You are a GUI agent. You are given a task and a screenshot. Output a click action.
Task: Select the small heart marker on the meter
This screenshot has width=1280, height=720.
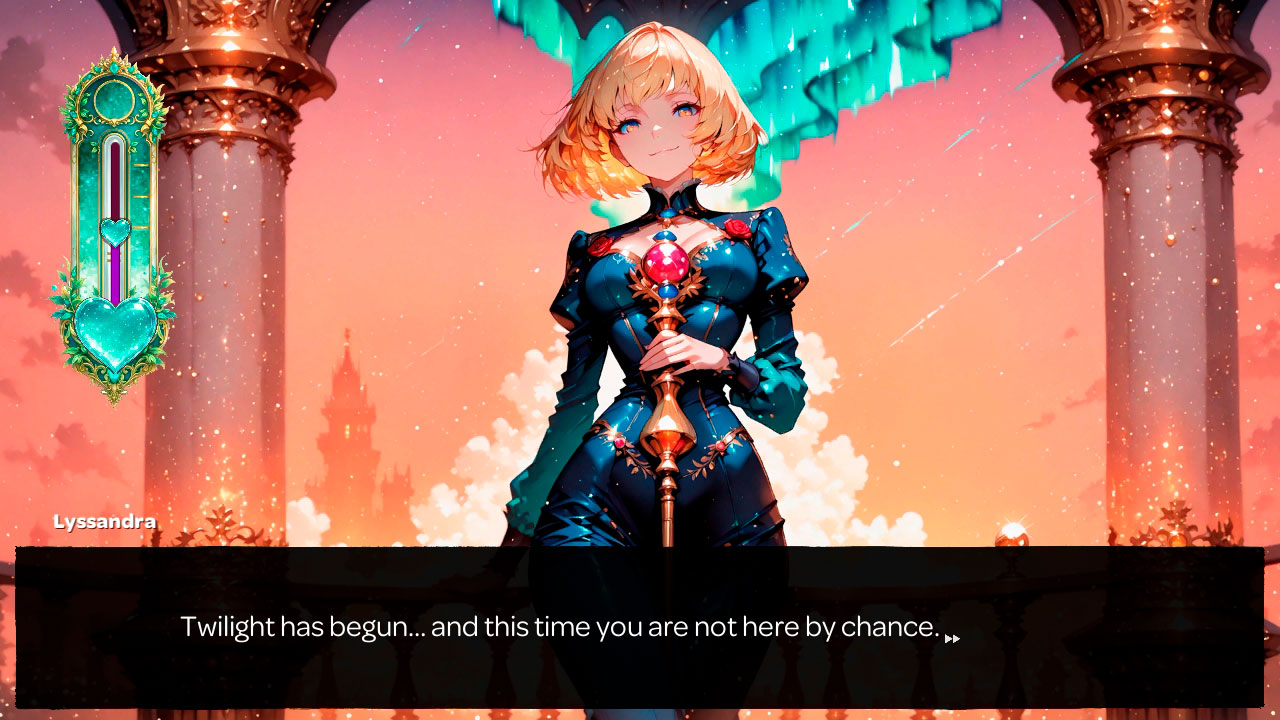114,232
